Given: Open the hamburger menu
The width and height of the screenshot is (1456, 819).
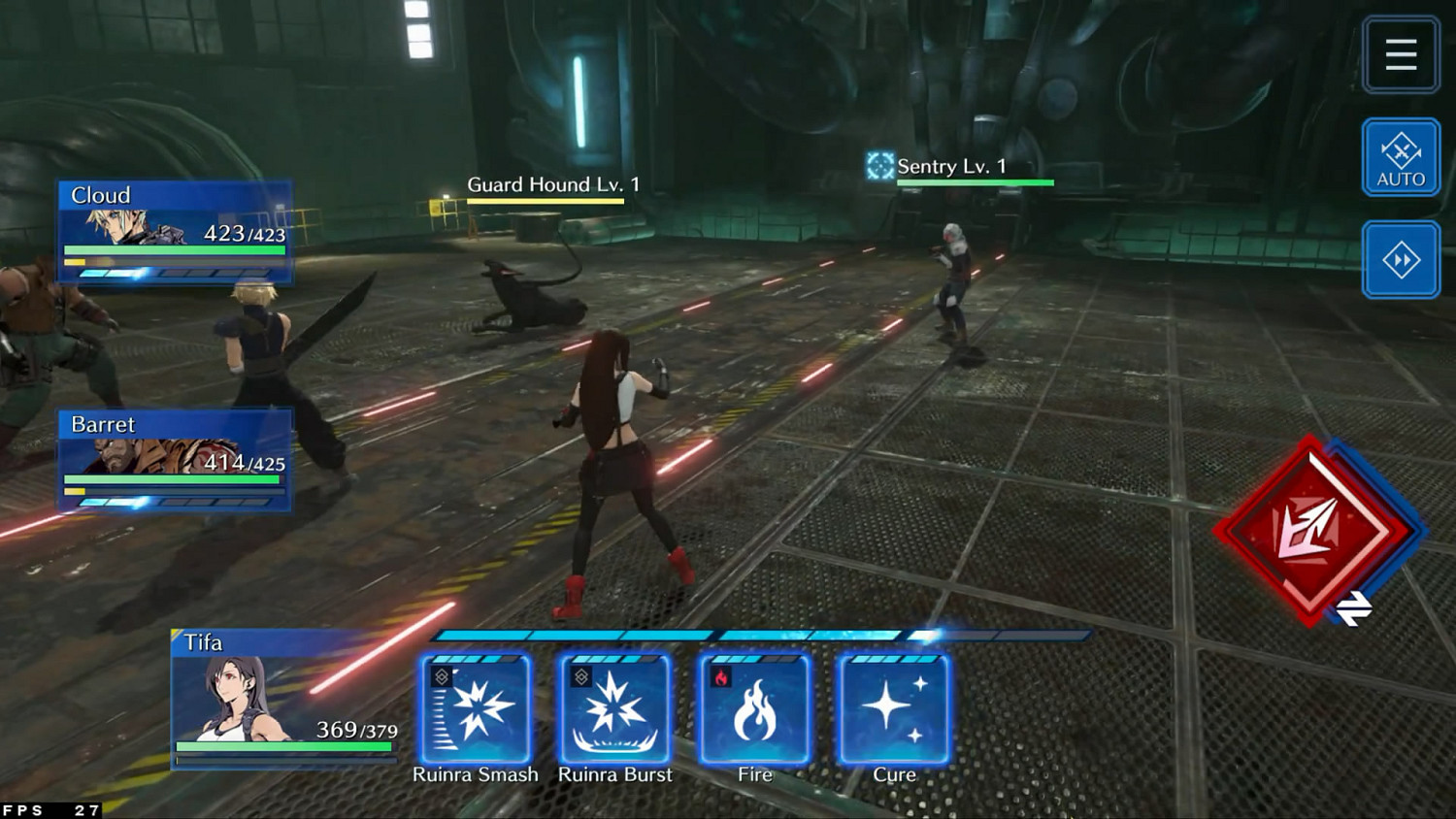Looking at the screenshot, I should pyautogui.click(x=1401, y=54).
